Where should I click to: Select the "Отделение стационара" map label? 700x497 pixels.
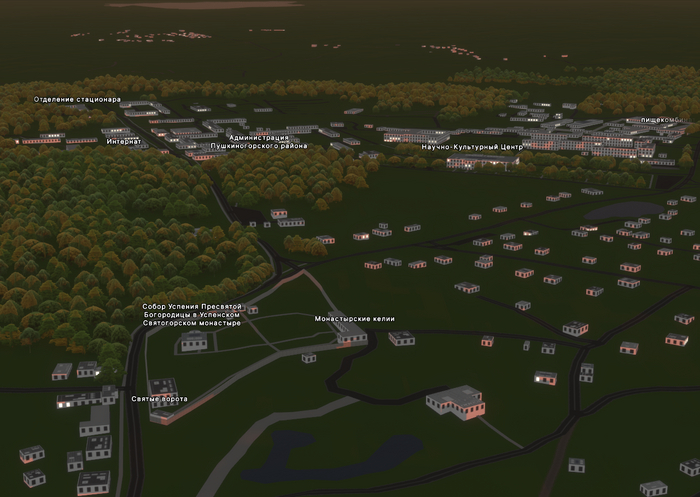tap(77, 99)
